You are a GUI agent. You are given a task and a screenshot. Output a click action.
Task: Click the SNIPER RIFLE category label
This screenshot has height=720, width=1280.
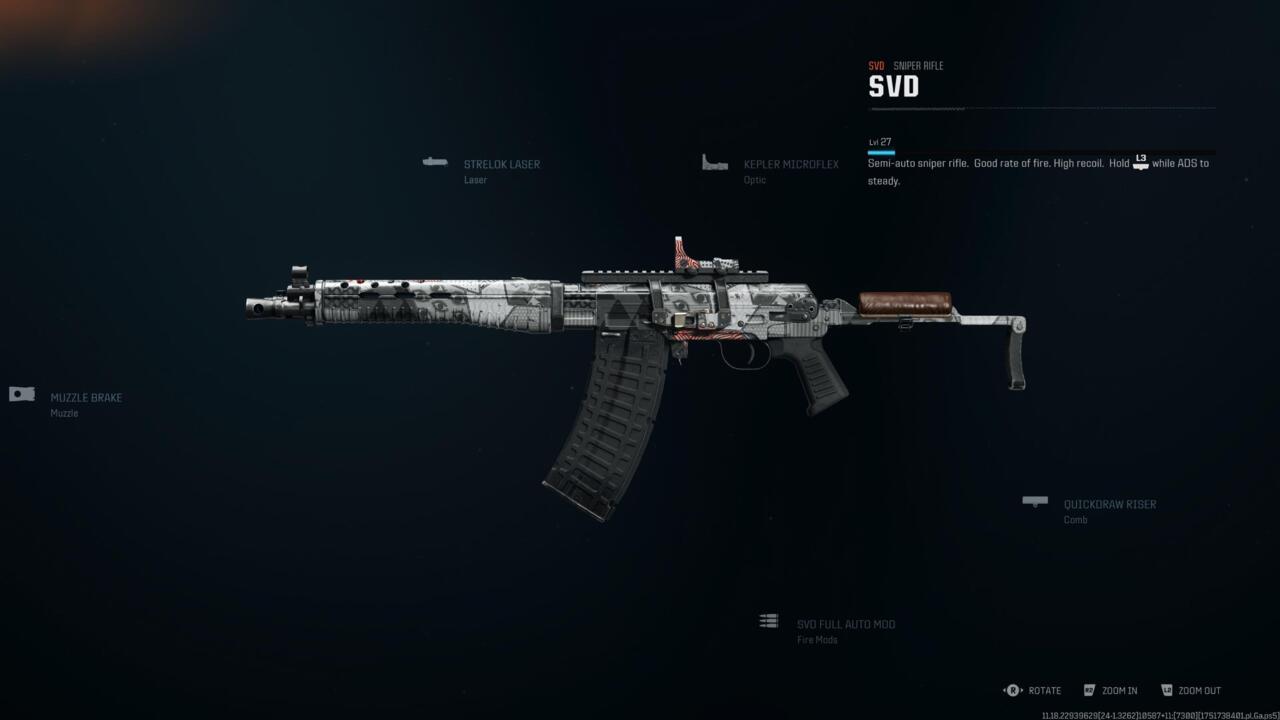point(917,65)
